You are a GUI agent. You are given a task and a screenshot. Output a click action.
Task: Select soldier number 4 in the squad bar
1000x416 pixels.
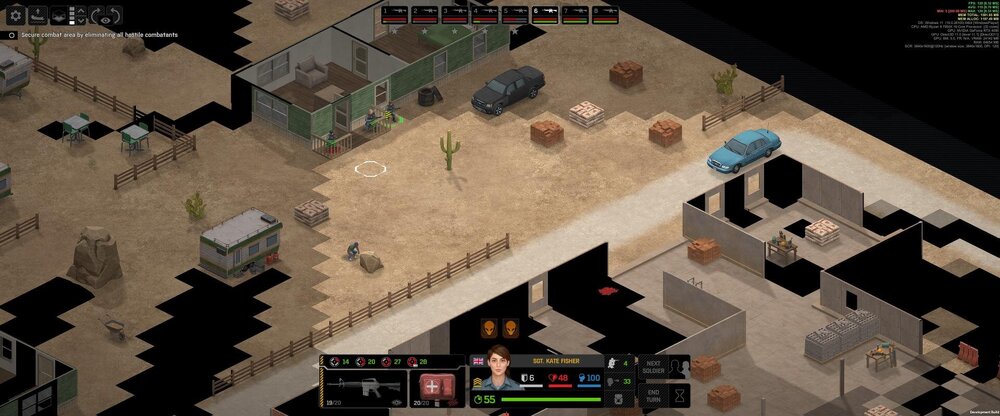coord(485,14)
